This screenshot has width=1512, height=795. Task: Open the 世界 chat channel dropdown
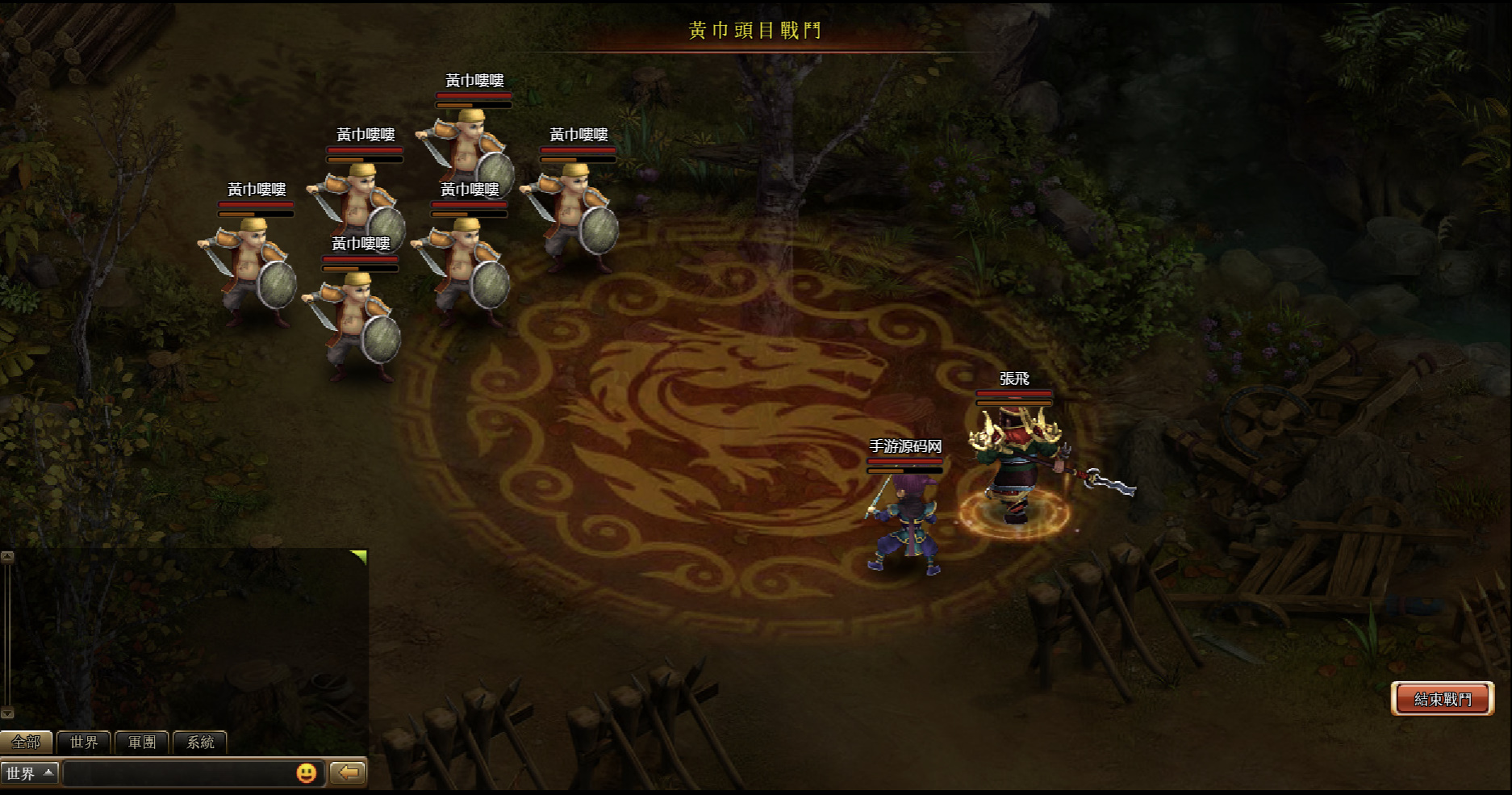[29, 773]
